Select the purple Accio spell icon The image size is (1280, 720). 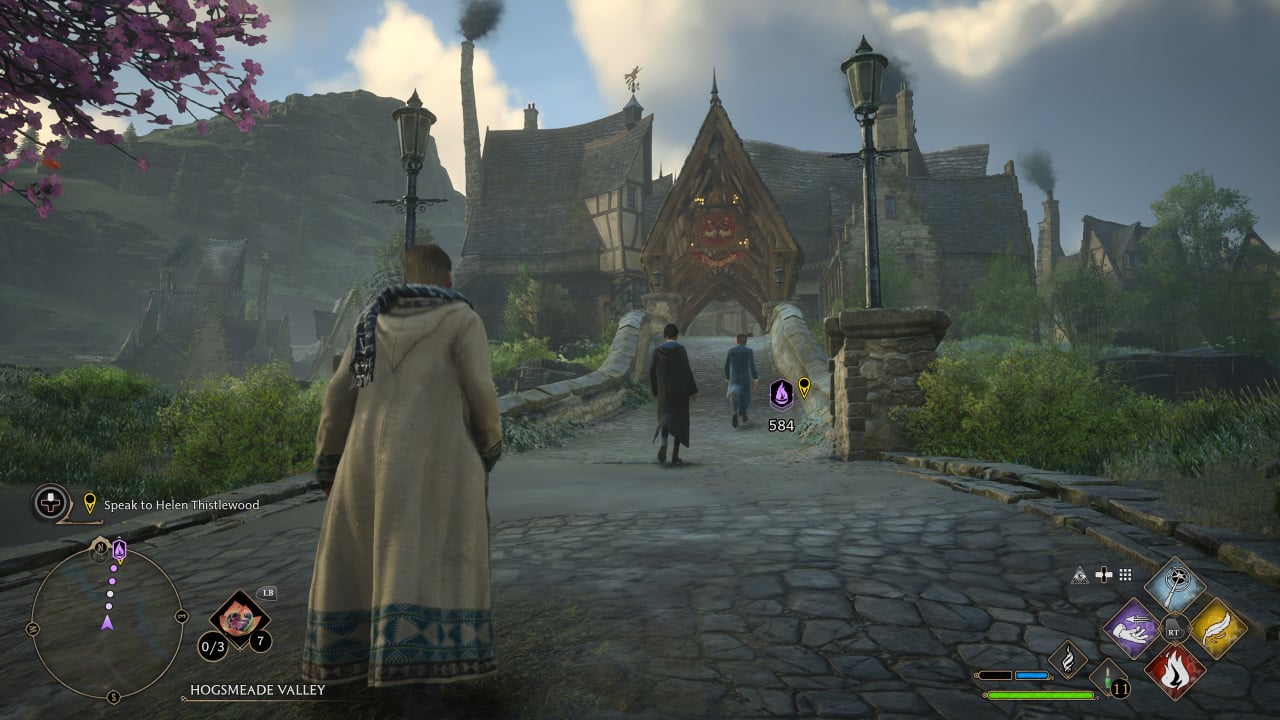tap(1132, 630)
